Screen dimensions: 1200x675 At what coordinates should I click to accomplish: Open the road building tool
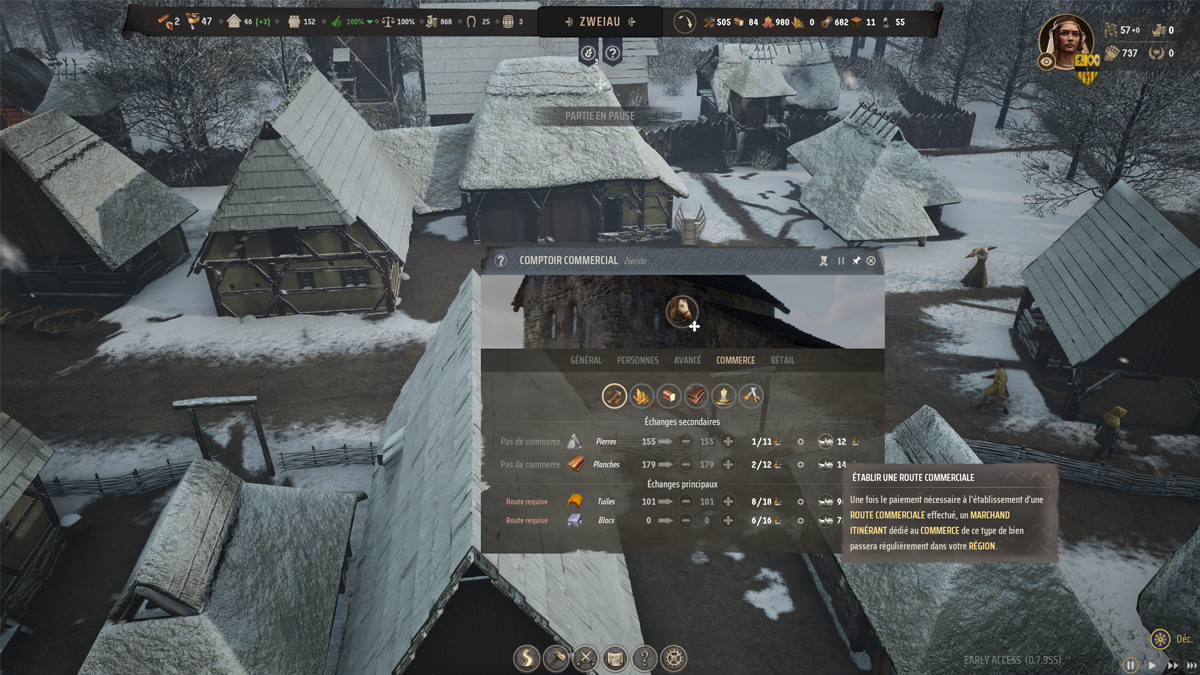pyautogui.click(x=527, y=658)
